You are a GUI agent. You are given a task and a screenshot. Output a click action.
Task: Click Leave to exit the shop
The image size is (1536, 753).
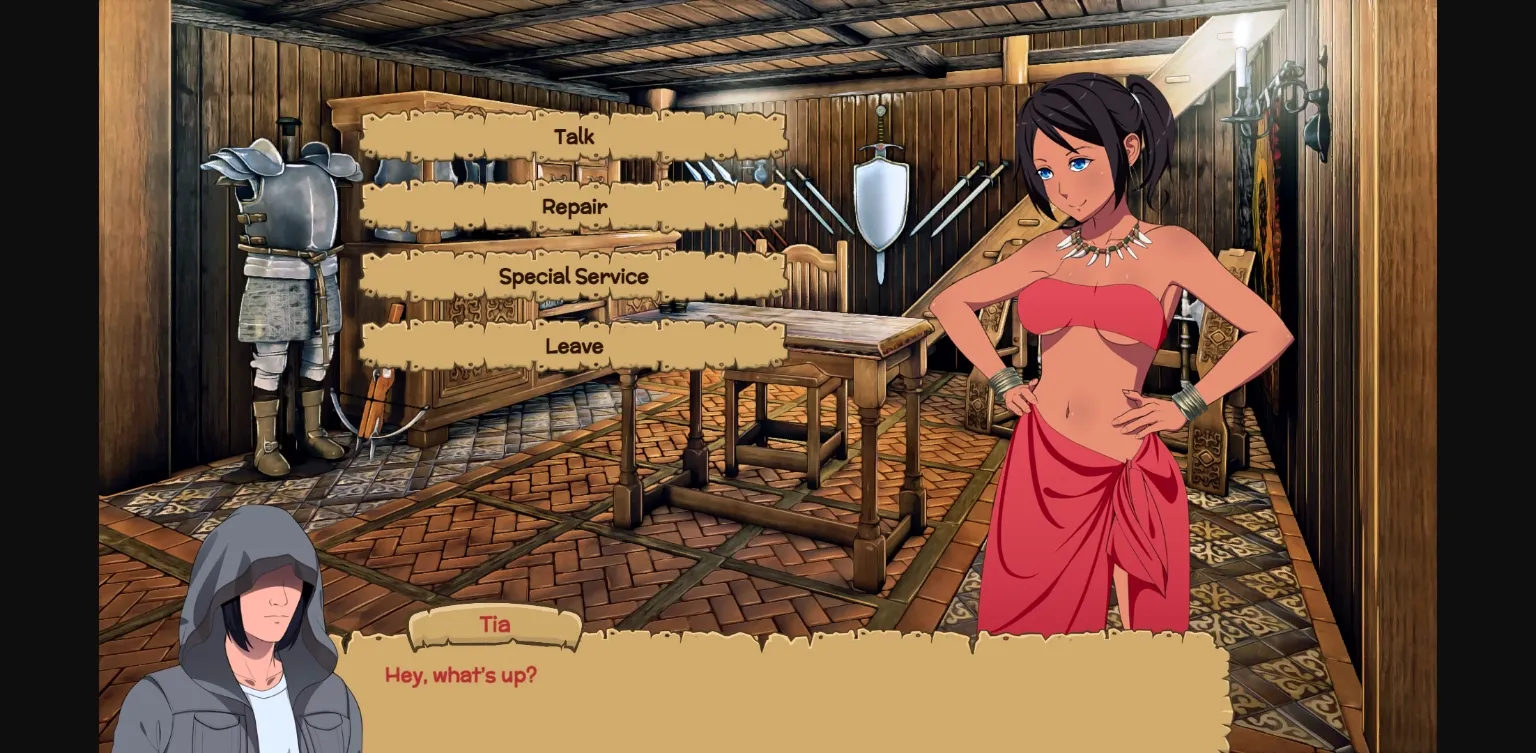(x=573, y=346)
